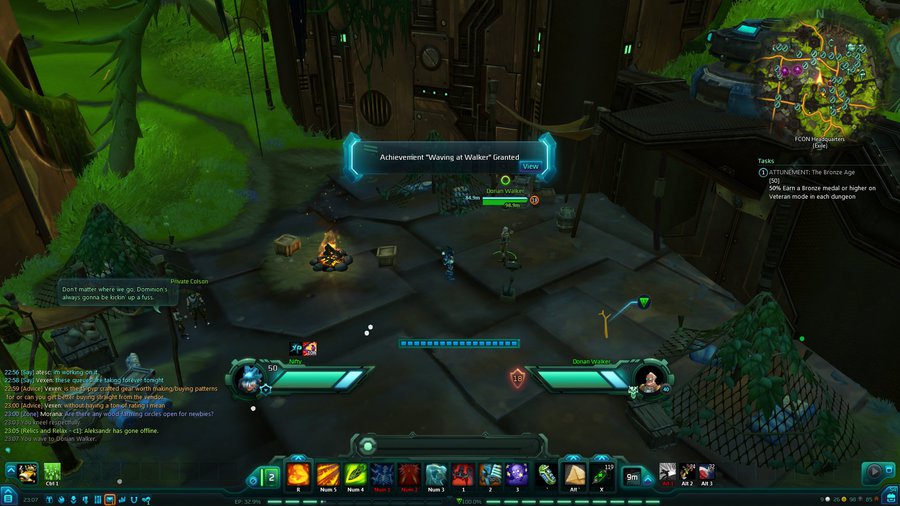Click the Donan Walker target frame portrait

tap(649, 378)
